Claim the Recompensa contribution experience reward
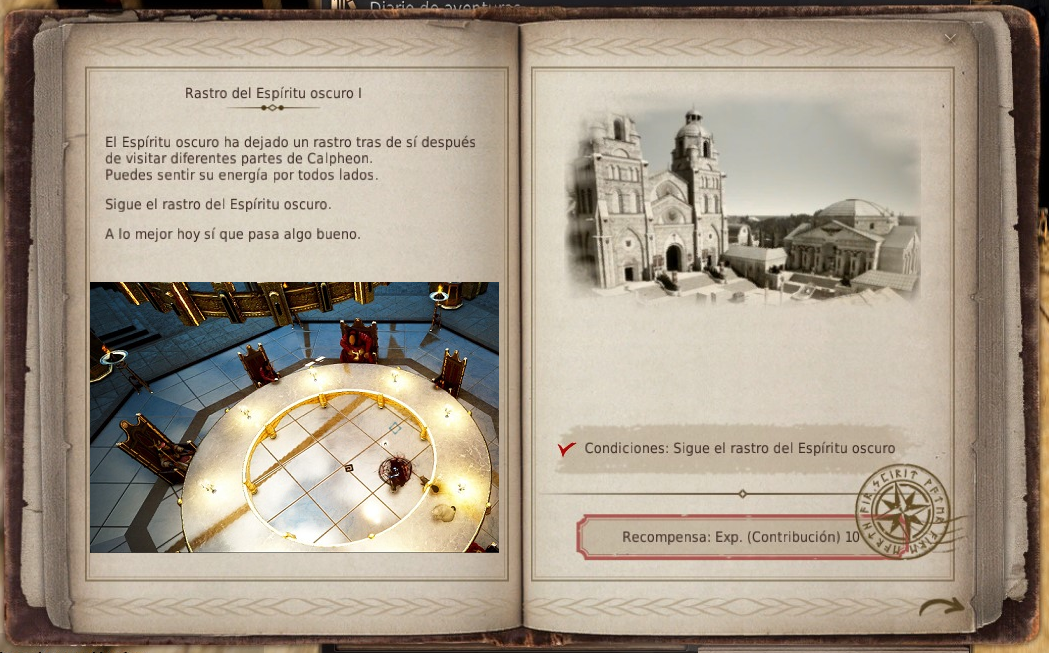This screenshot has height=653, width=1049. click(740, 537)
